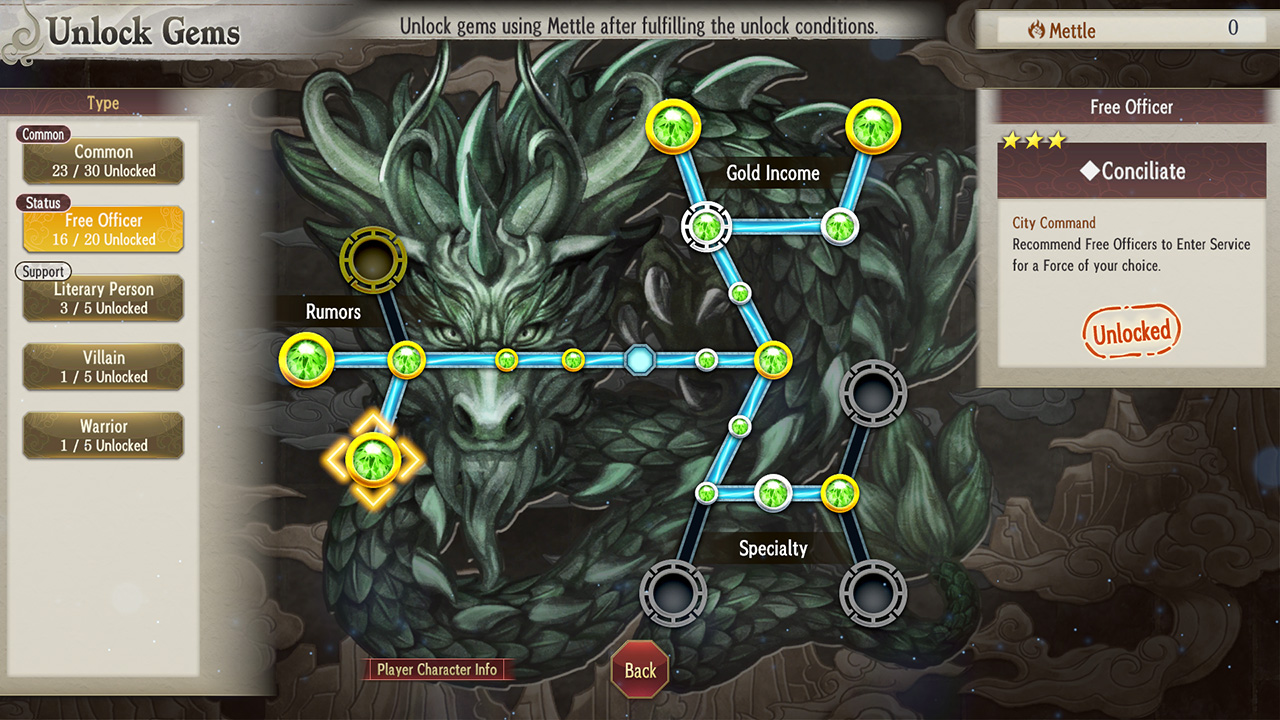1280x720 pixels.
Task: Switch to Literary Person gems
Action: click(103, 298)
